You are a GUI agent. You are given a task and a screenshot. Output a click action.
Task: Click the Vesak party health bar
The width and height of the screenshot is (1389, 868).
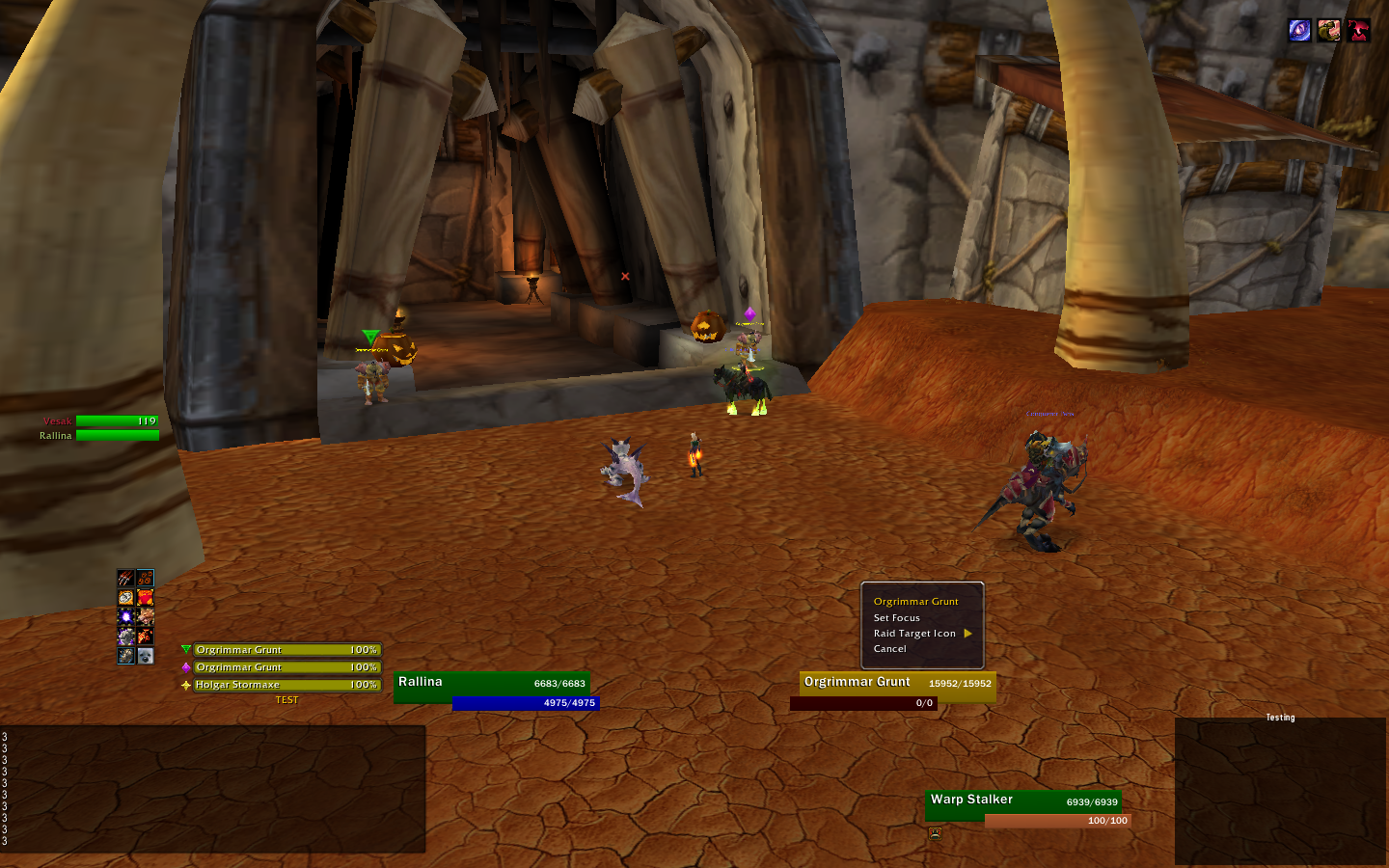tap(117, 421)
